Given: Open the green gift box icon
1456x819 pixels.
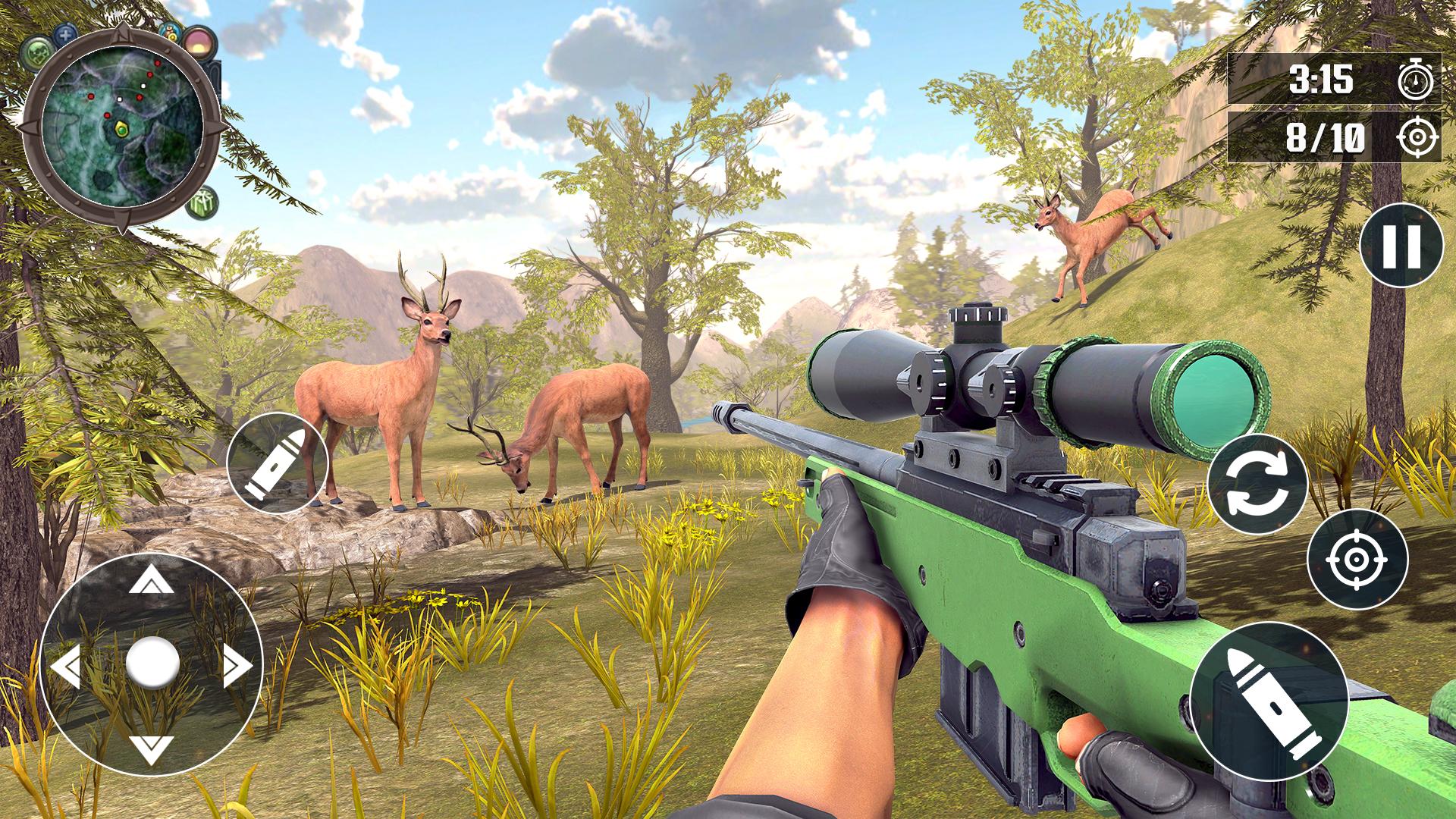Looking at the screenshot, I should (202, 202).
